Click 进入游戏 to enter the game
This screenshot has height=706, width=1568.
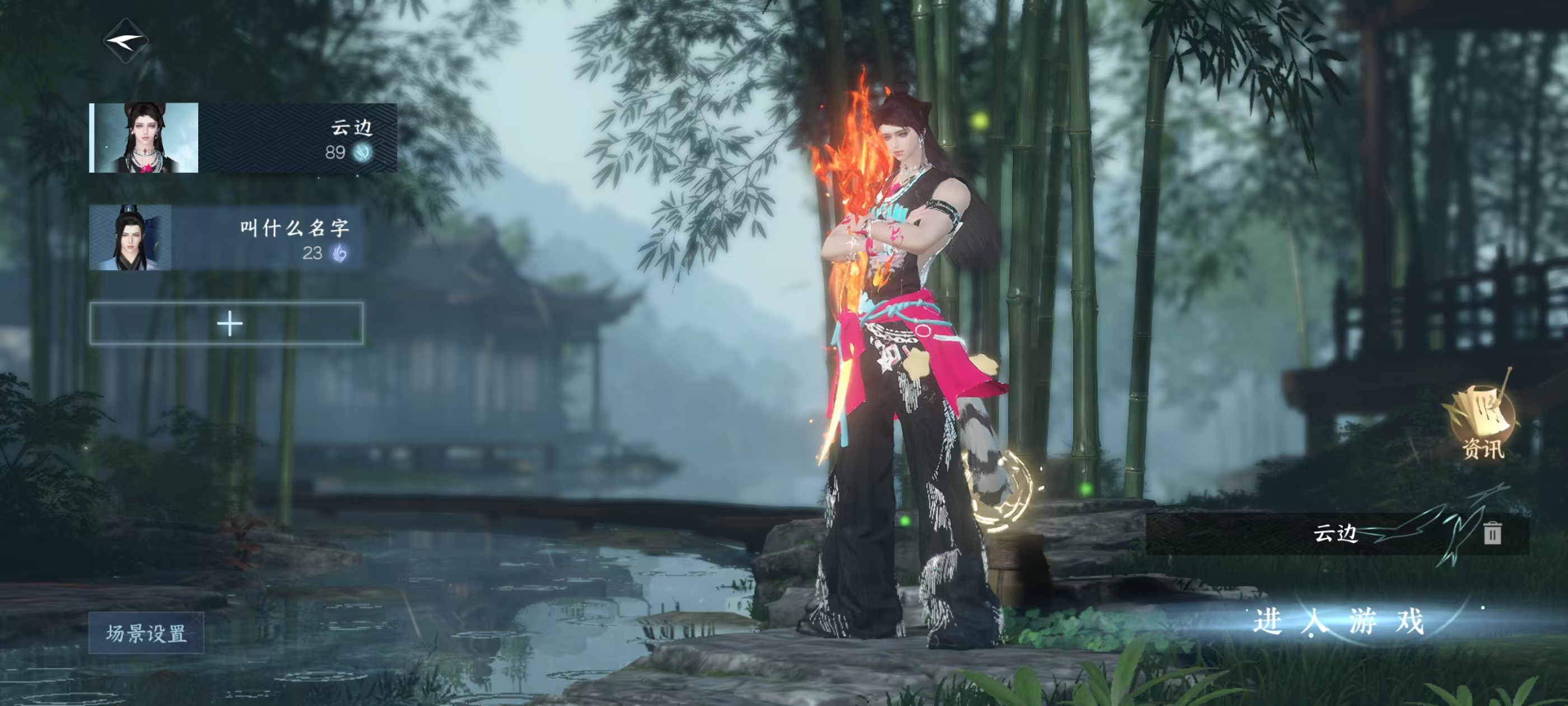(x=1338, y=622)
